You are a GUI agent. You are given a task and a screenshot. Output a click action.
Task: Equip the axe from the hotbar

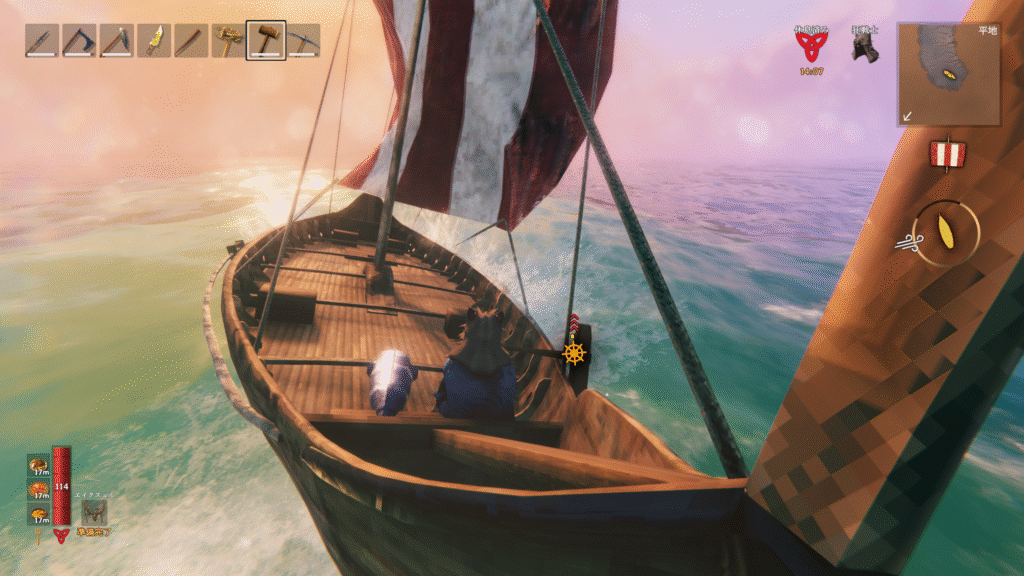pos(79,41)
